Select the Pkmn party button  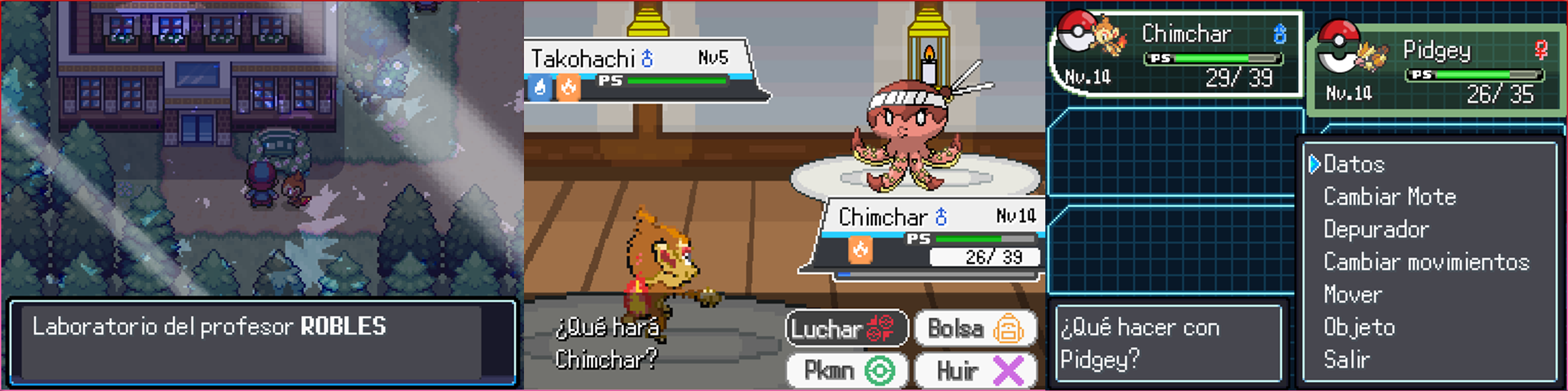click(845, 371)
